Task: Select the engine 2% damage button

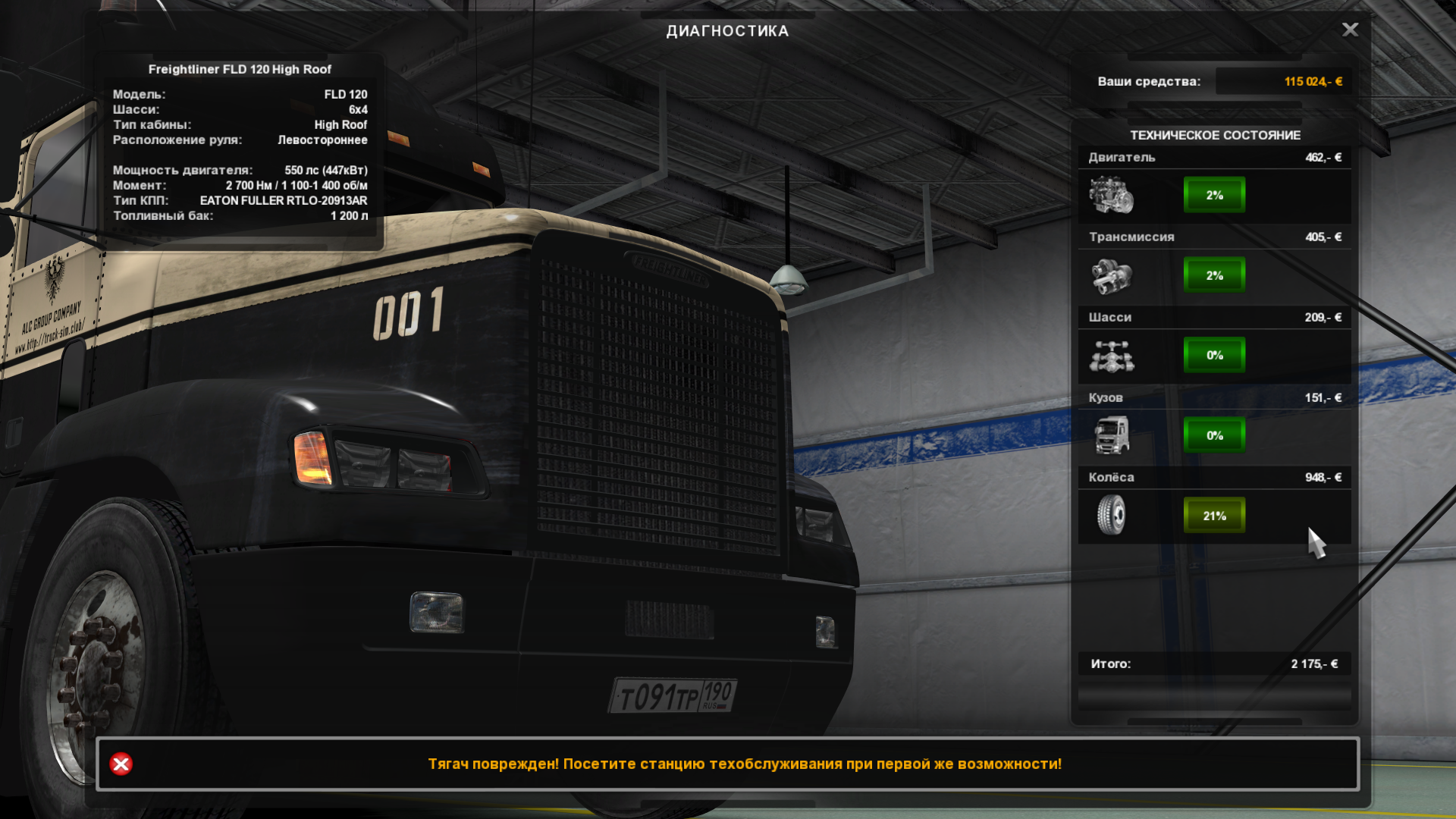Action: (1214, 195)
